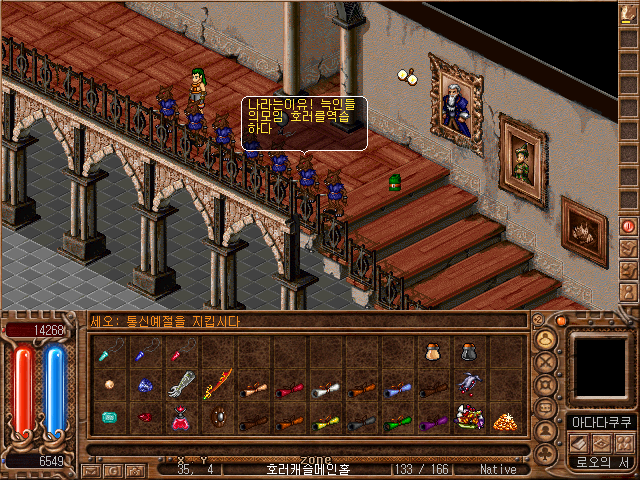
Task: Pick the gold coin pile
Action: point(504,419)
